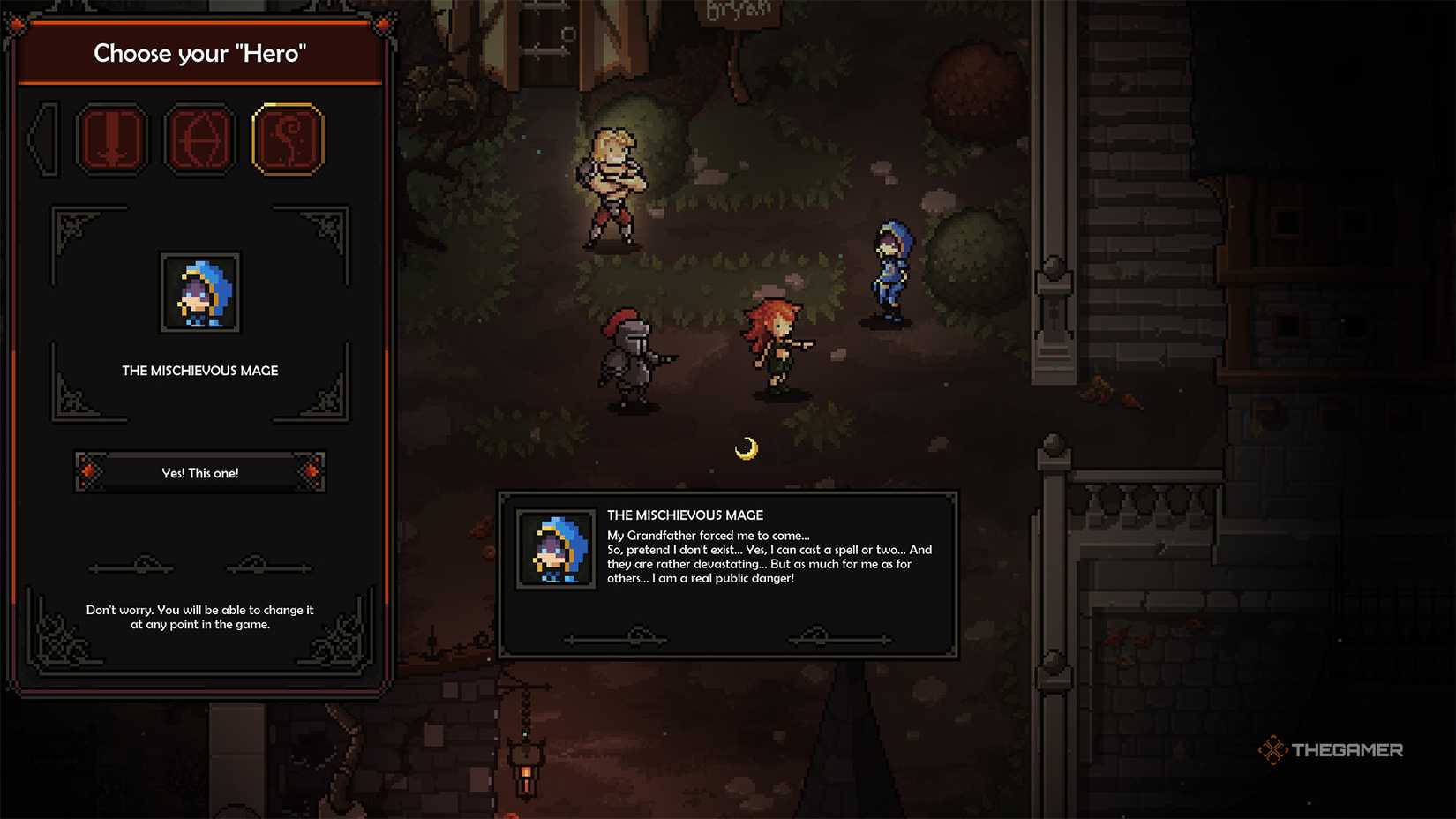Click right arrow inside the dialogue box
The width and height of the screenshot is (1456, 819).
837,636
